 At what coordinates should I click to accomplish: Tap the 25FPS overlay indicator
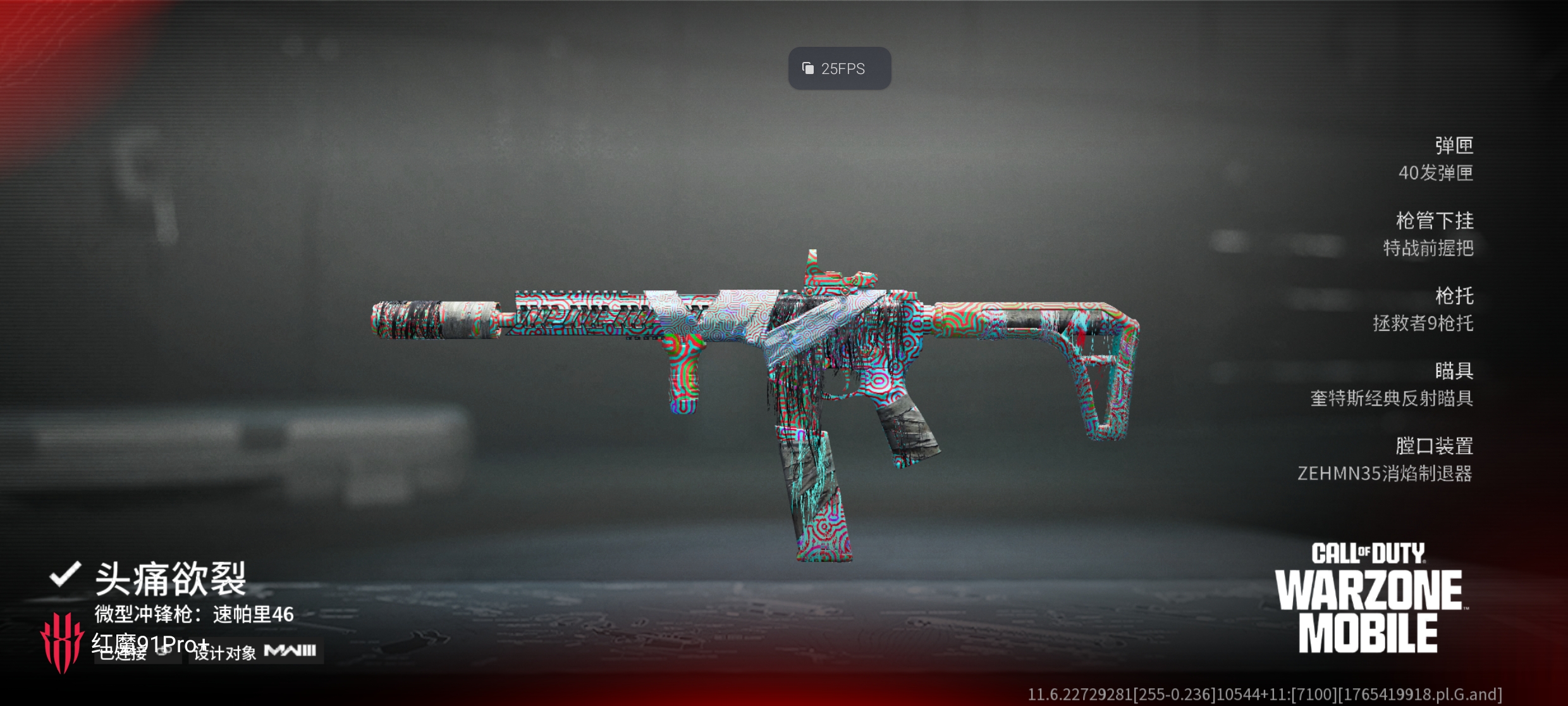click(839, 68)
